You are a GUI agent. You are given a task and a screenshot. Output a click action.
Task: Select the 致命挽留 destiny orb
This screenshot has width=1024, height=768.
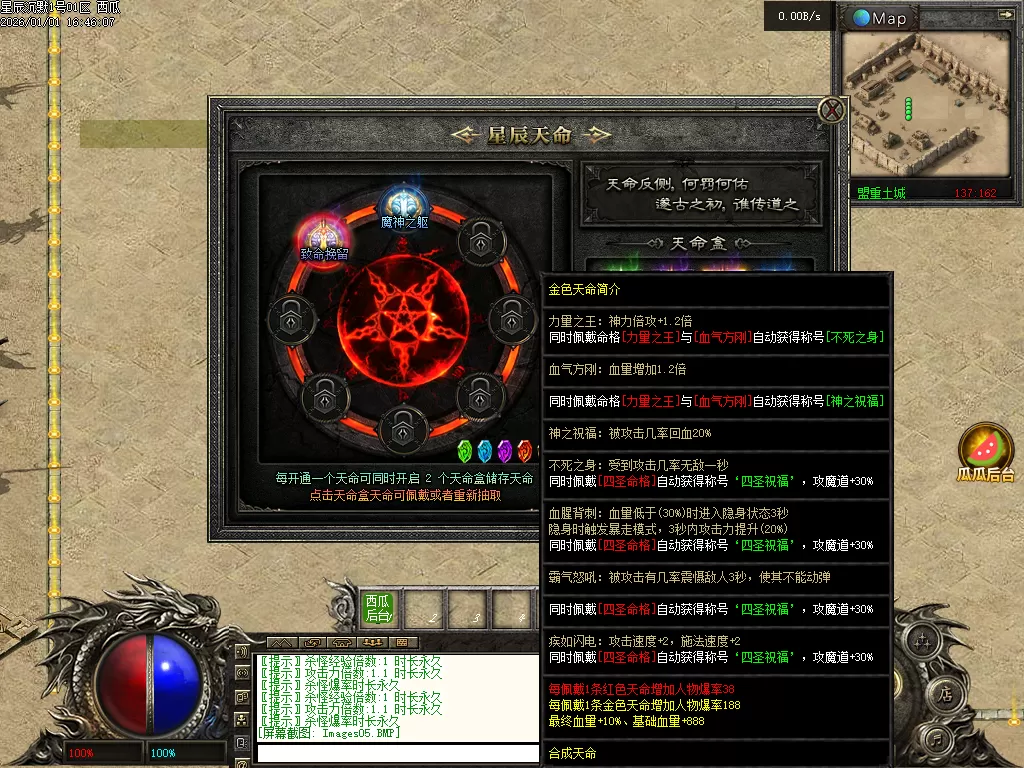point(323,236)
